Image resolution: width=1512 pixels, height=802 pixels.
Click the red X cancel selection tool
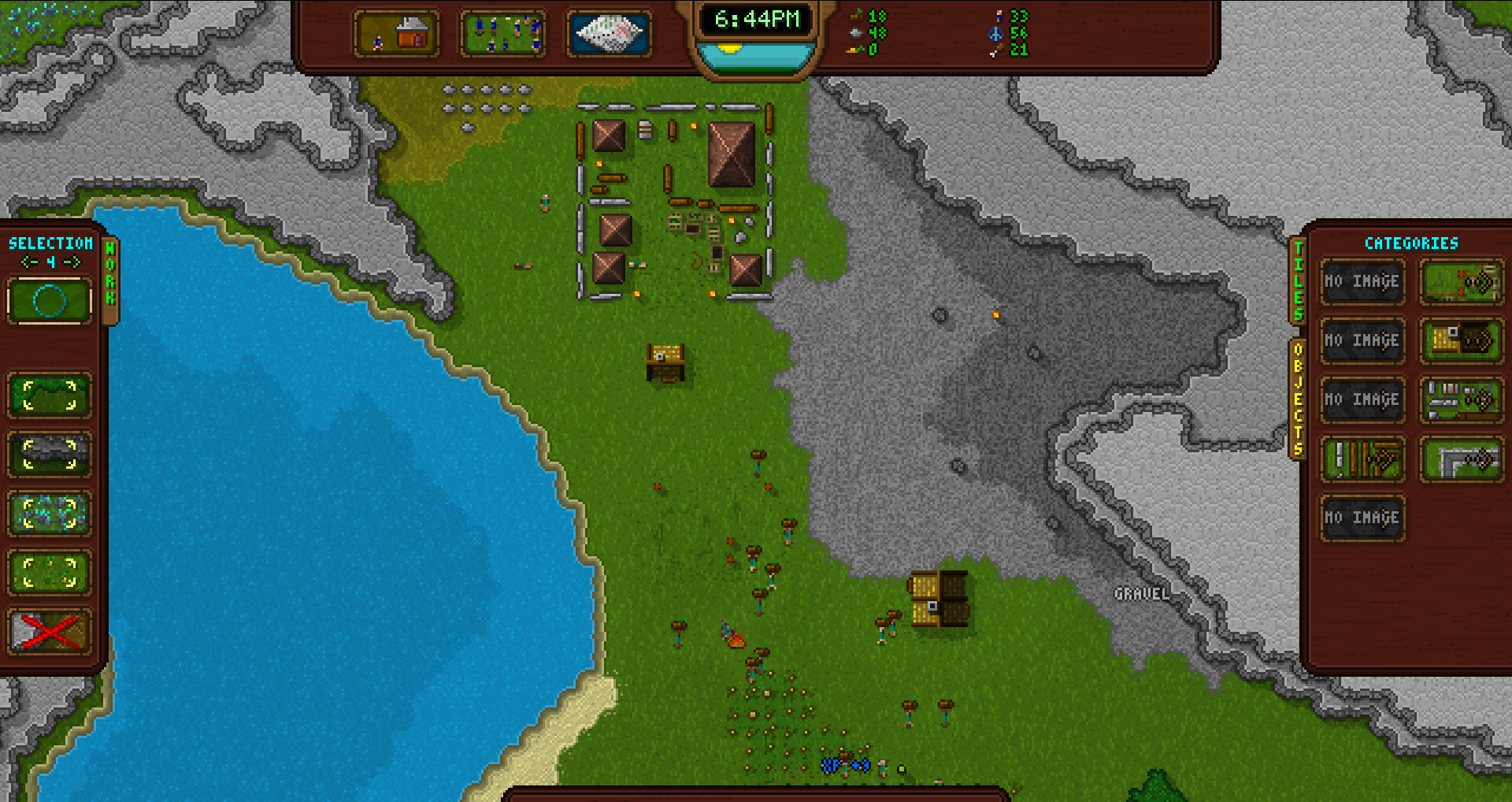[49, 630]
